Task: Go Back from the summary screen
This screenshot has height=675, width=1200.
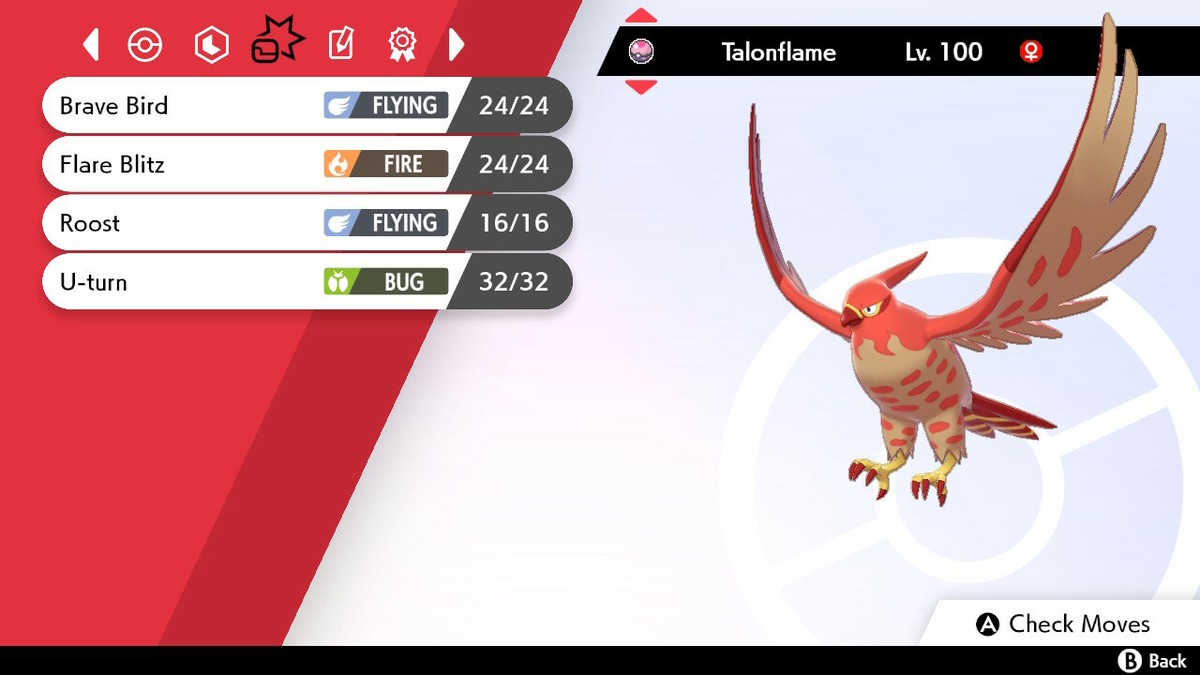Action: (x=1153, y=660)
